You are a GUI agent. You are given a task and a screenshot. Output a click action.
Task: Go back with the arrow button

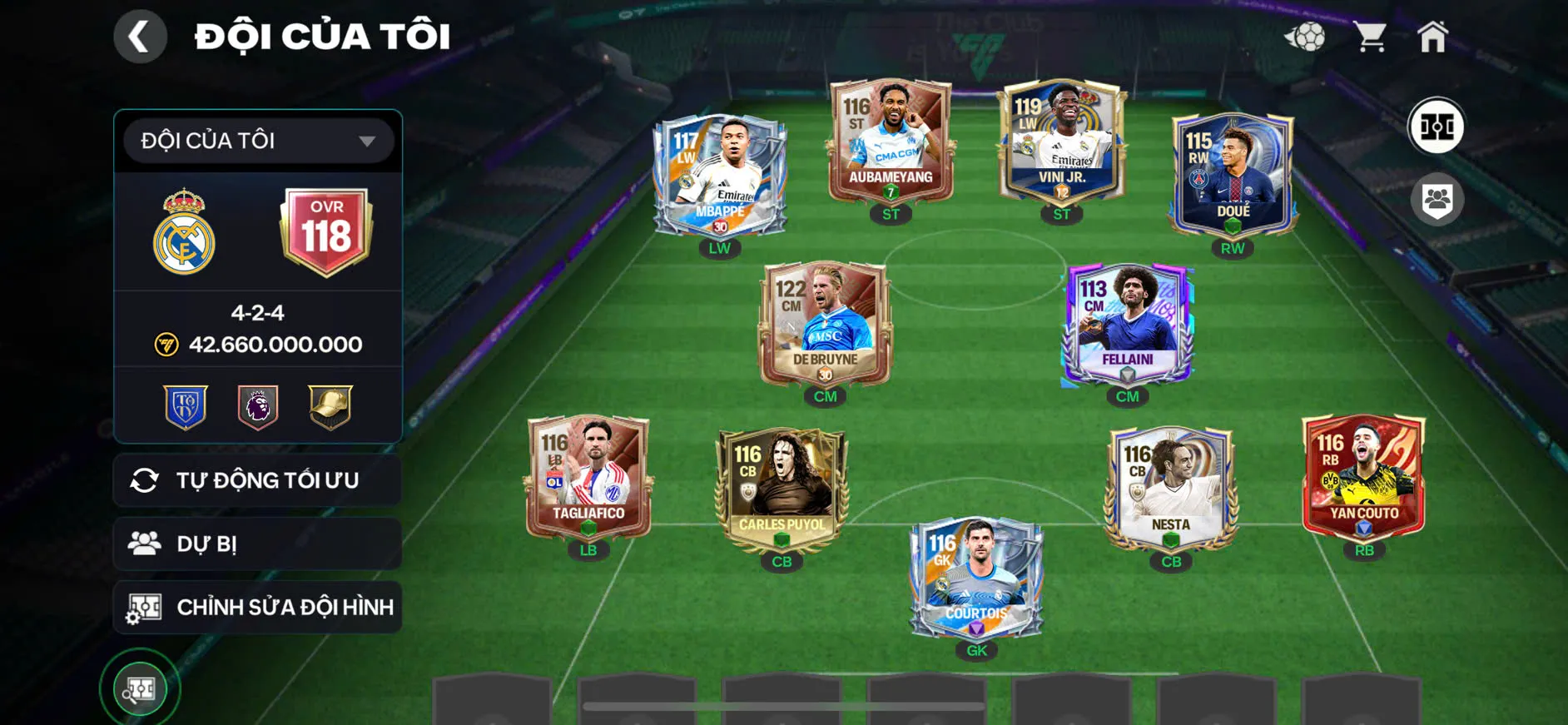click(140, 36)
